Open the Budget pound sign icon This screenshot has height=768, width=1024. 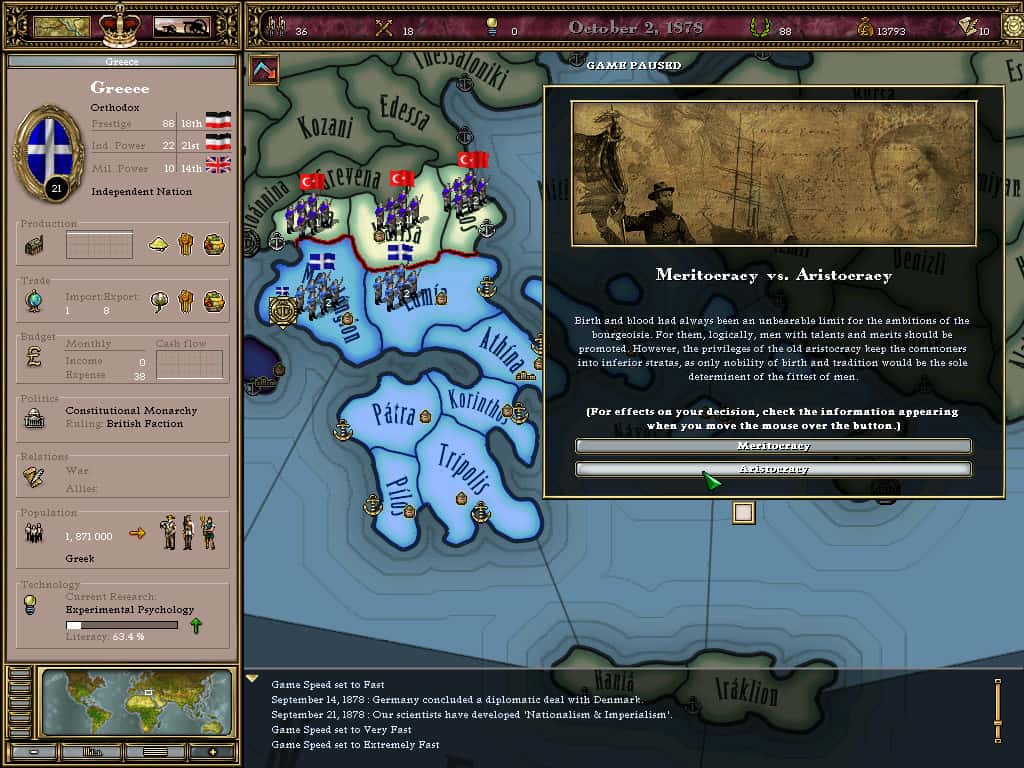(34, 358)
